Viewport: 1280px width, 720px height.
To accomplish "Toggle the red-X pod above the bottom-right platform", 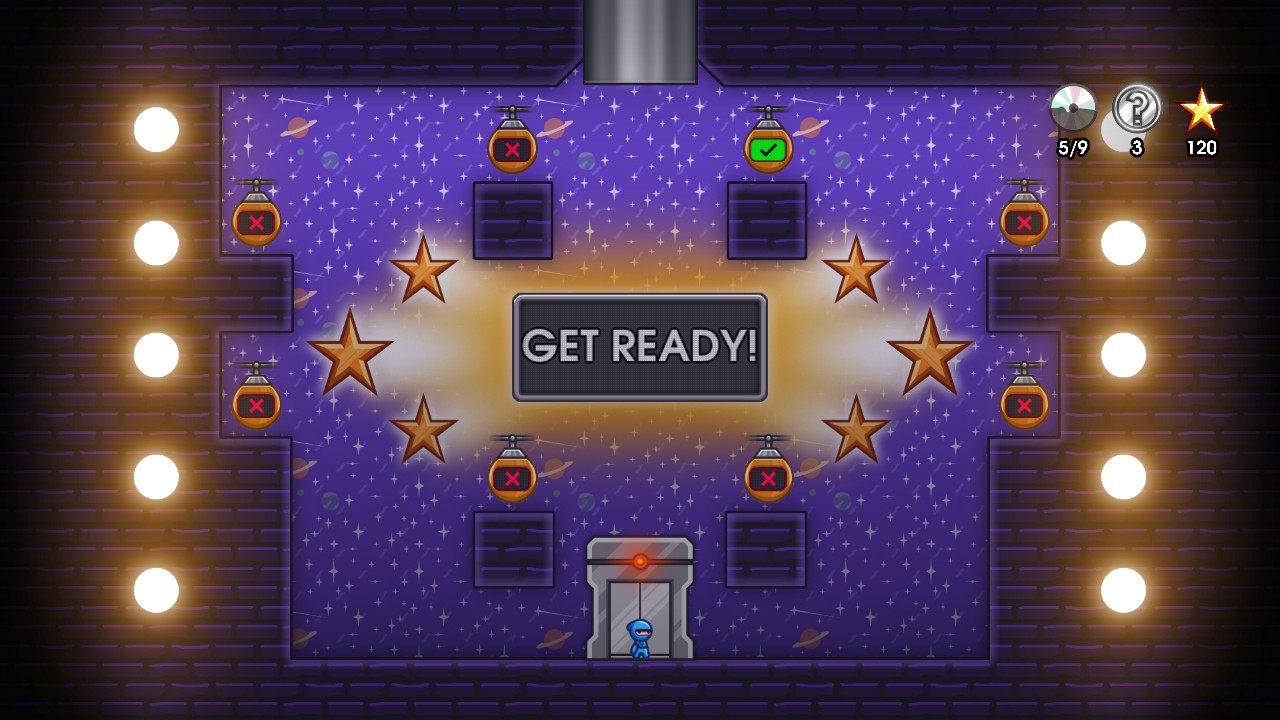I will tap(768, 477).
